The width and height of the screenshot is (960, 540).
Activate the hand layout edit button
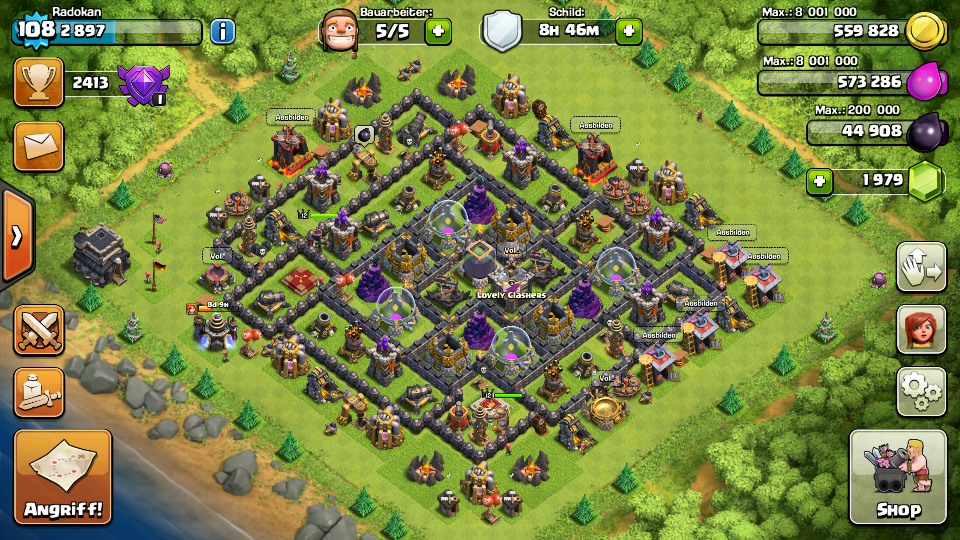921,267
